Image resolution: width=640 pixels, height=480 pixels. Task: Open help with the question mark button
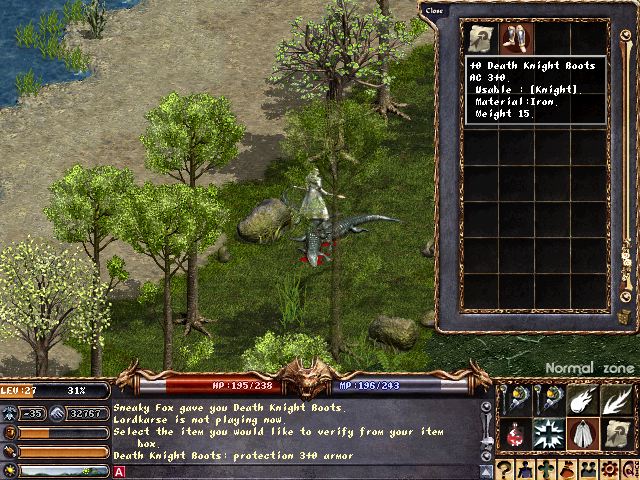[506, 470]
